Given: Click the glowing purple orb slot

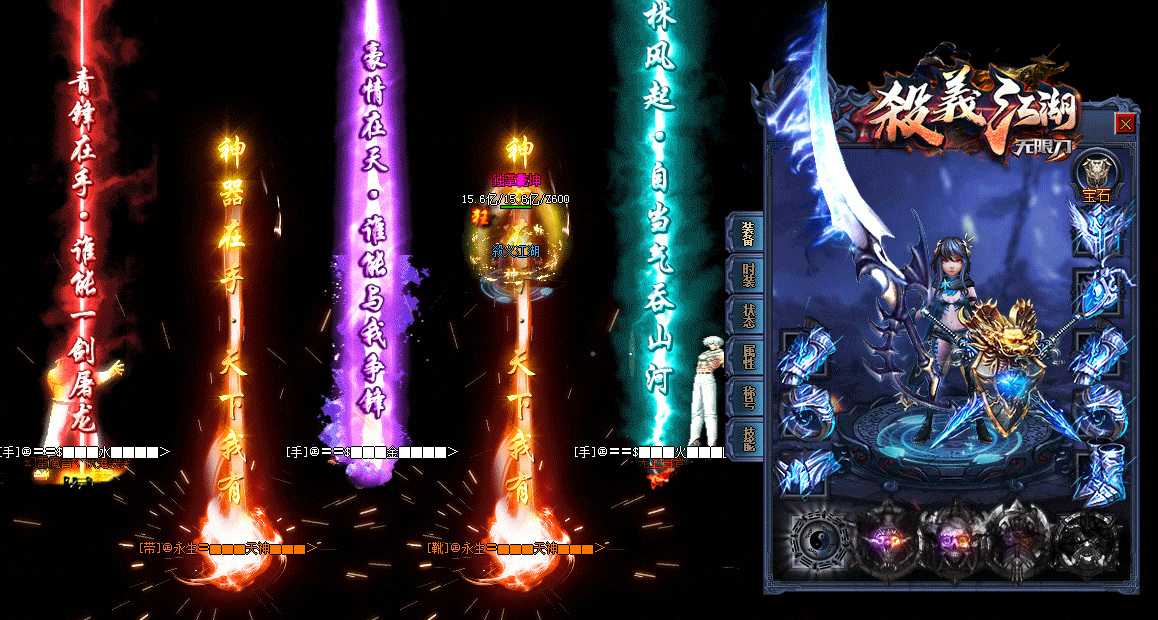Looking at the screenshot, I should point(885,542).
